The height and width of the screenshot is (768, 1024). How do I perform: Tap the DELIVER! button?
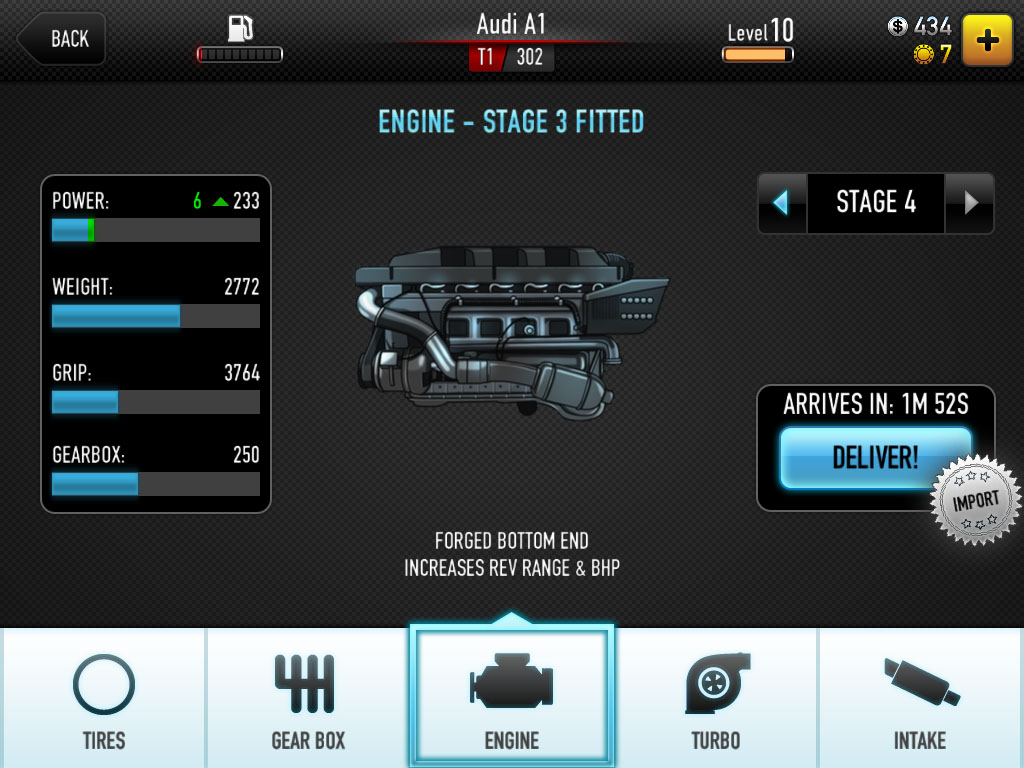pyautogui.click(x=874, y=458)
